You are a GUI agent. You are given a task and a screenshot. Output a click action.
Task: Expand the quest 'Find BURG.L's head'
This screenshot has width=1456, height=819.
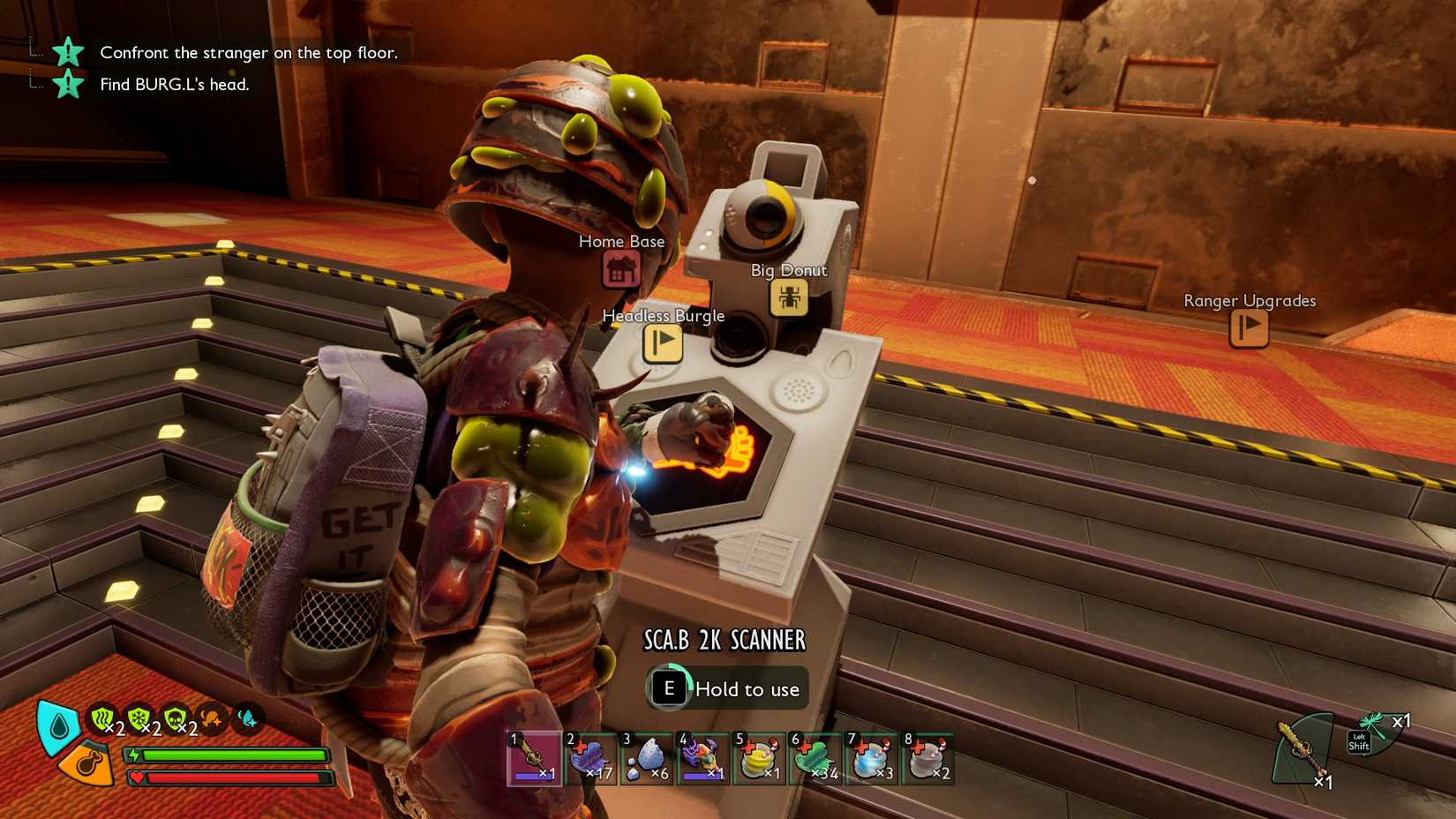coord(173,86)
